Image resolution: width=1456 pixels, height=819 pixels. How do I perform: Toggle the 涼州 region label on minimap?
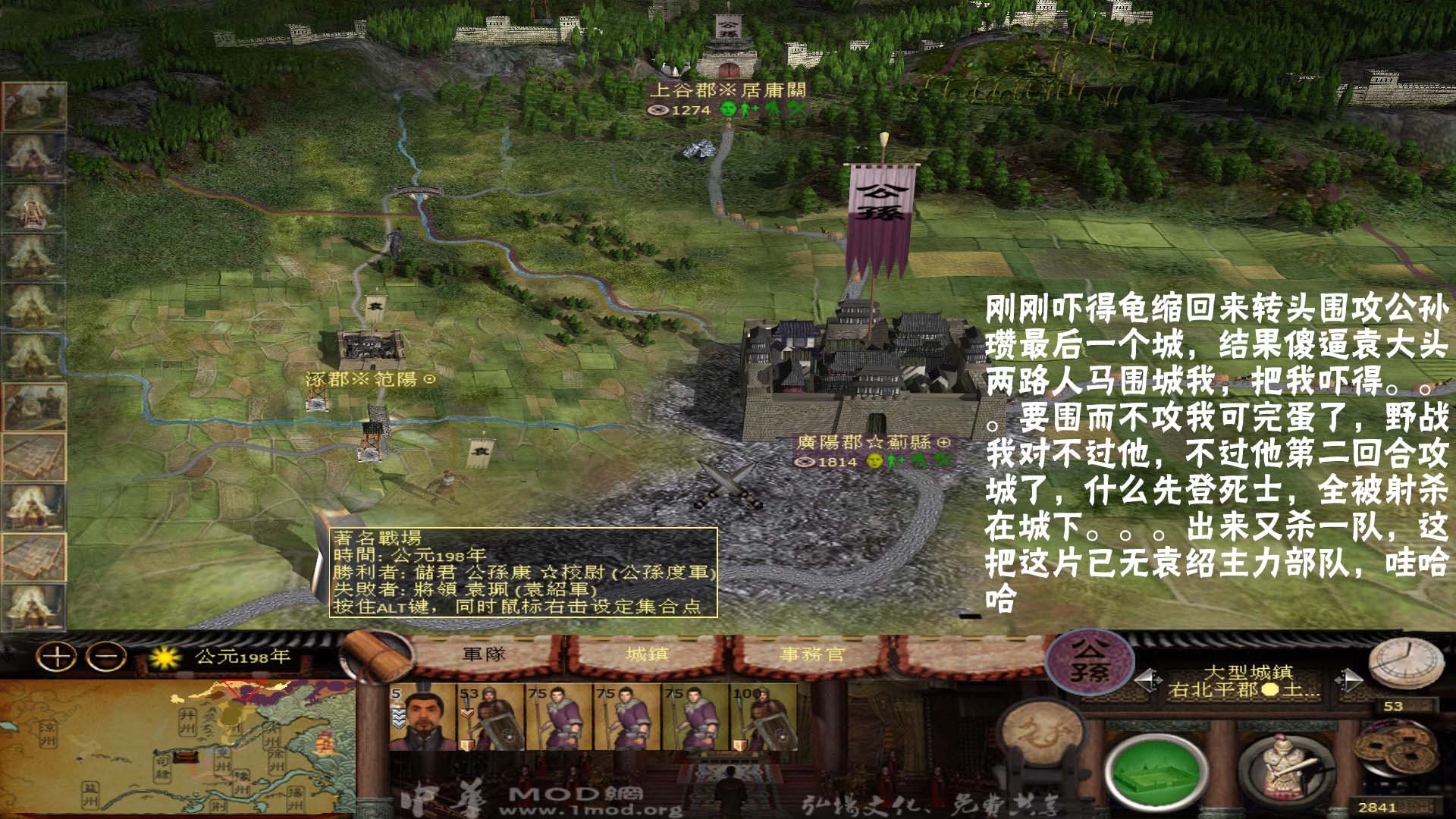[46, 735]
